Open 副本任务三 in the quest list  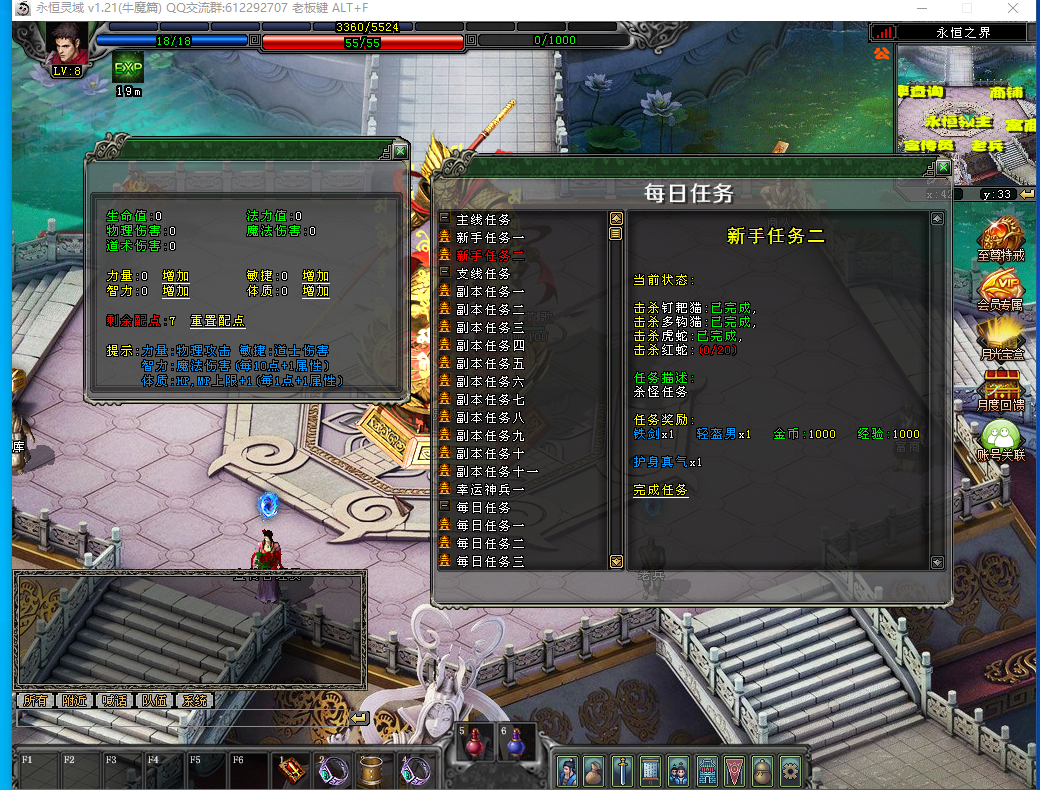tap(490, 327)
